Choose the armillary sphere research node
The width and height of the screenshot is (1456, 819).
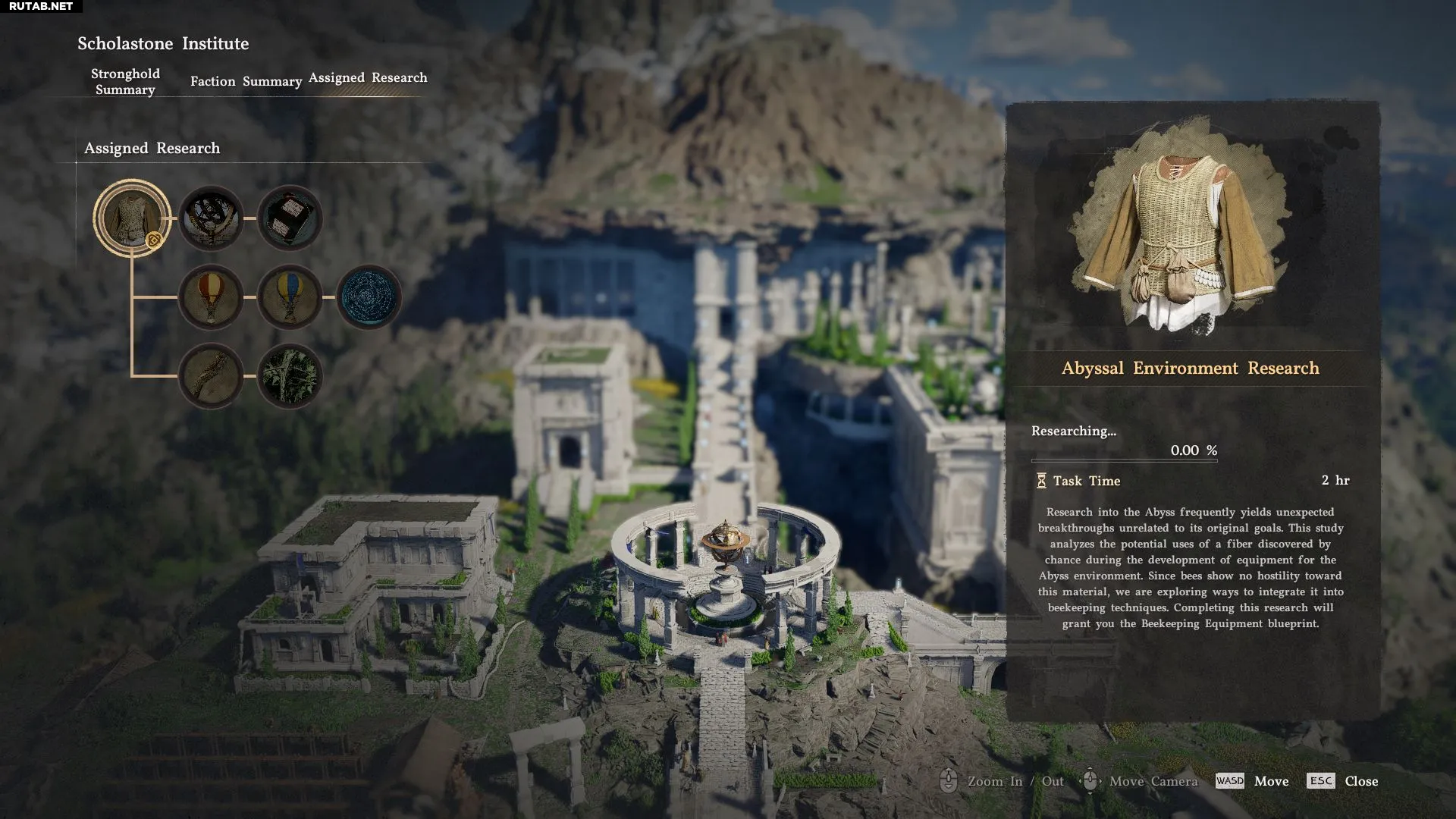[x=211, y=218]
